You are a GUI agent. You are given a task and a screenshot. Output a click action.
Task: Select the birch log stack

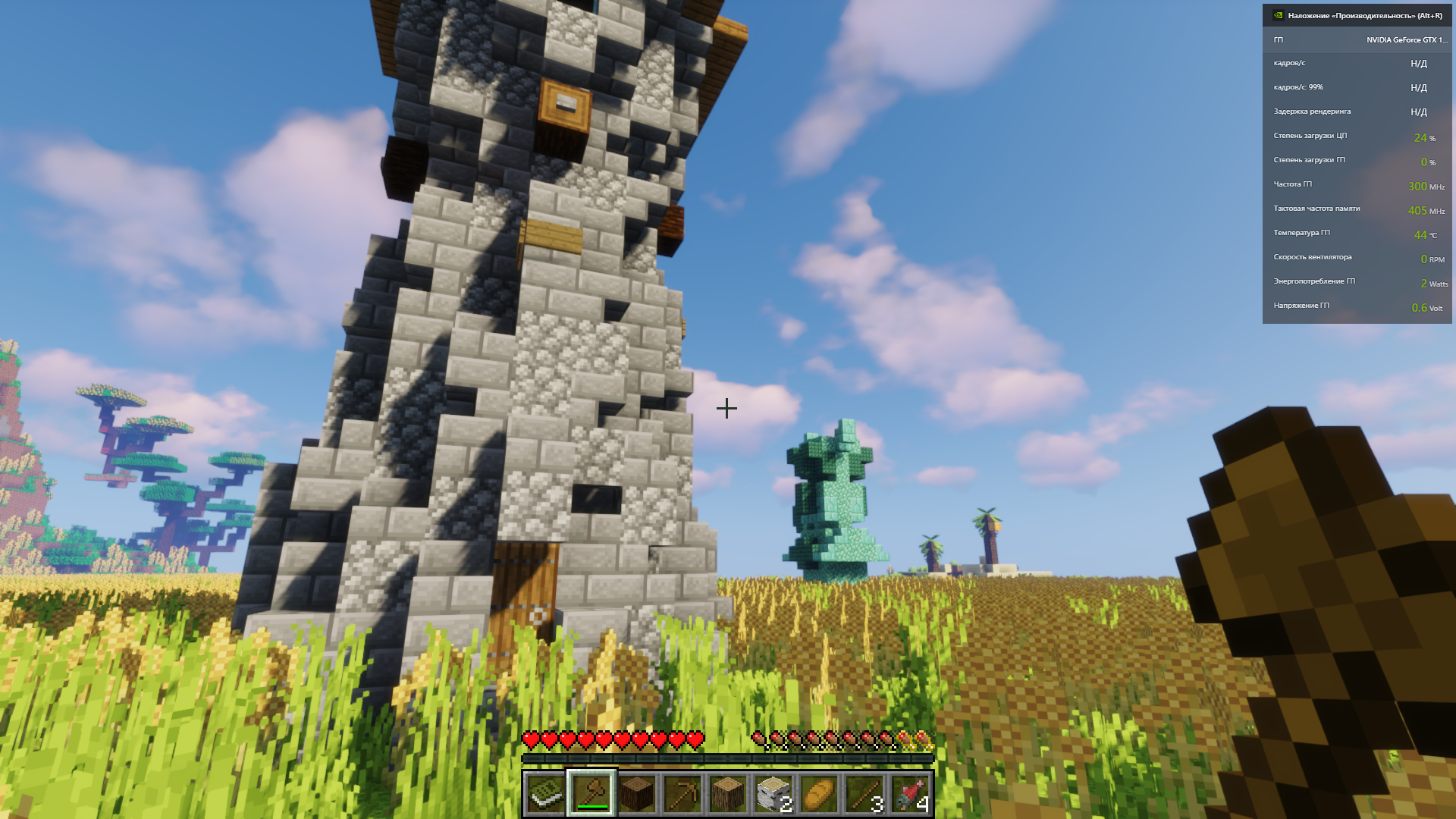[773, 794]
